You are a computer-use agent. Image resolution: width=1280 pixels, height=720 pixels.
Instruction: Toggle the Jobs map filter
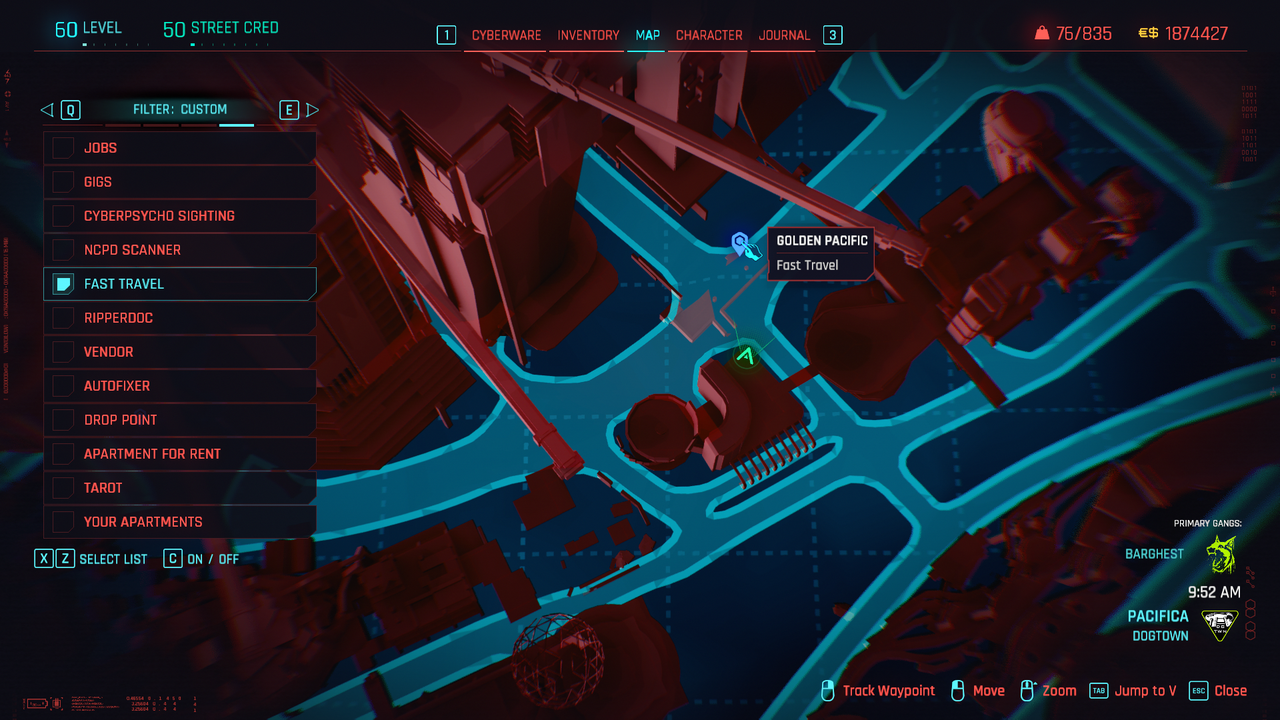[x=64, y=148]
